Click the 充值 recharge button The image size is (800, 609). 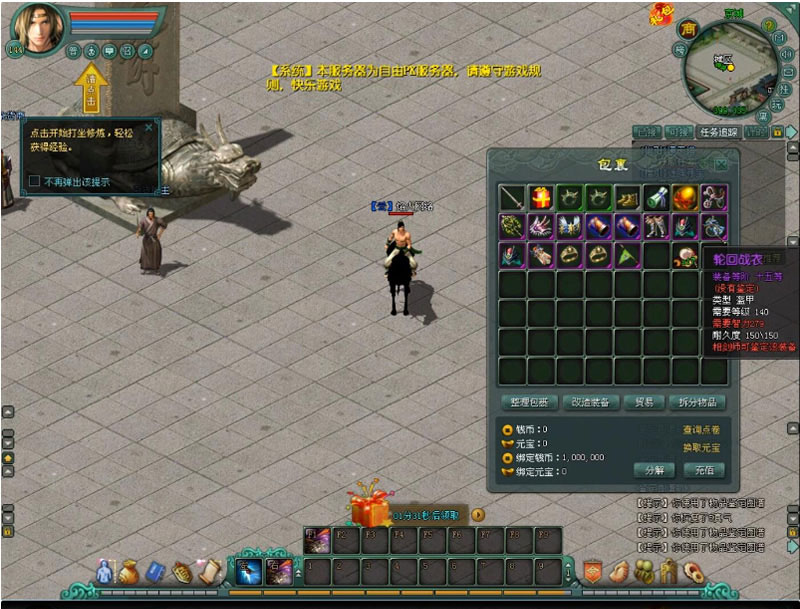tap(704, 469)
